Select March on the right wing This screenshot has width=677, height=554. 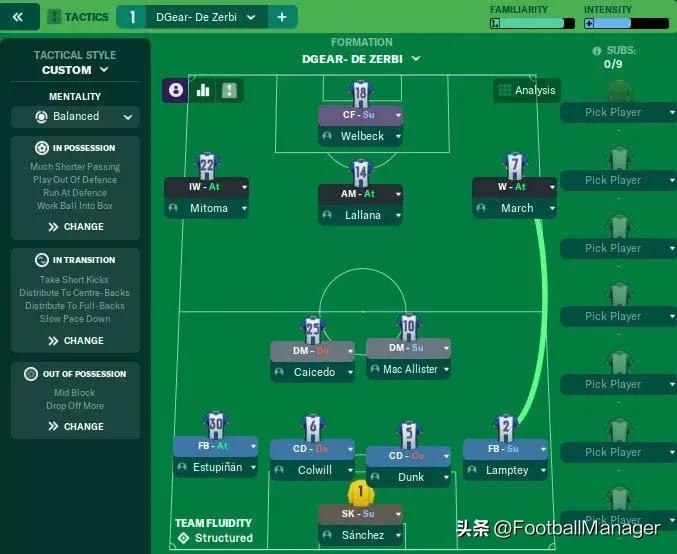click(x=516, y=209)
